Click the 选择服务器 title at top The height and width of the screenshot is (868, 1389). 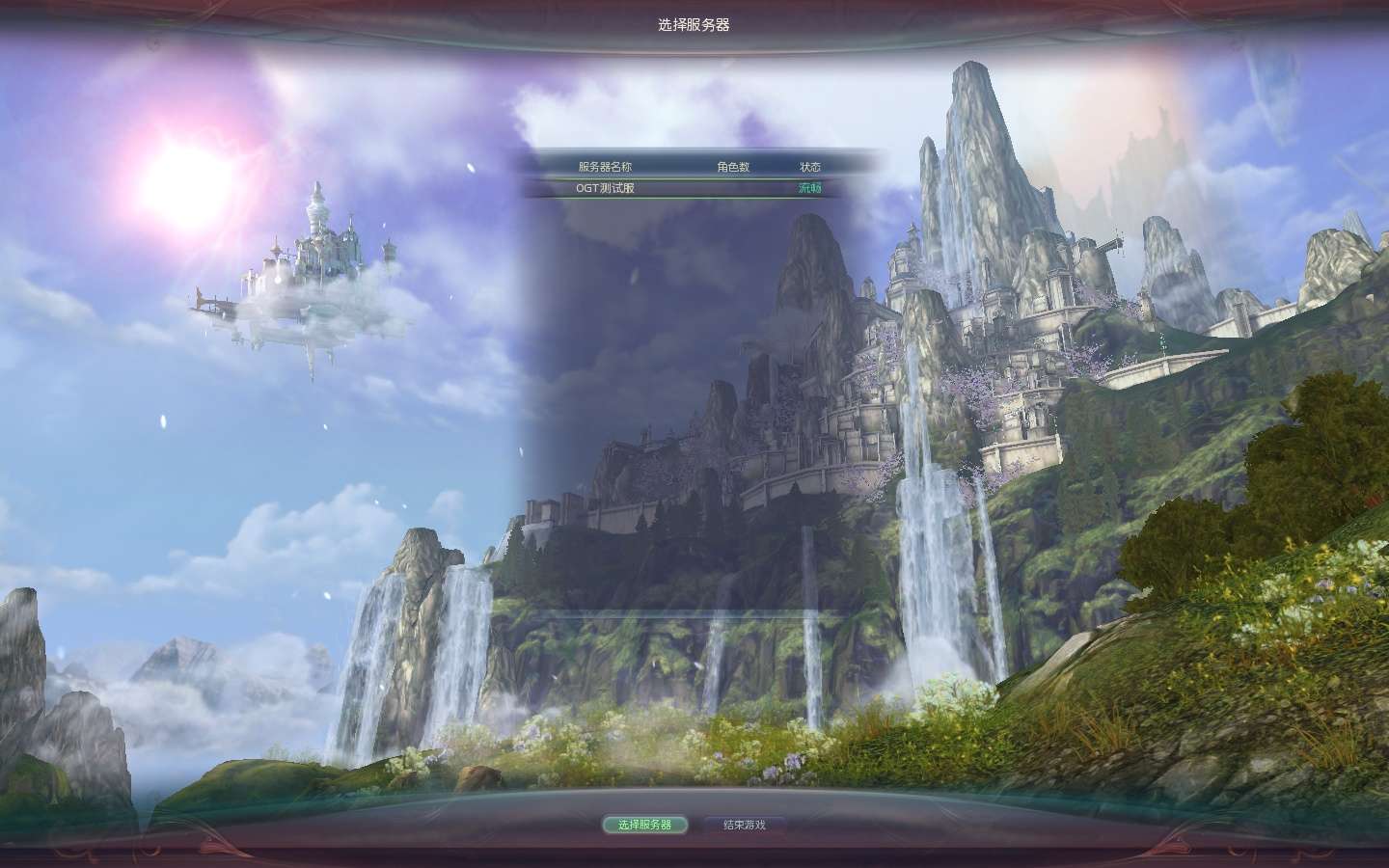point(694,26)
